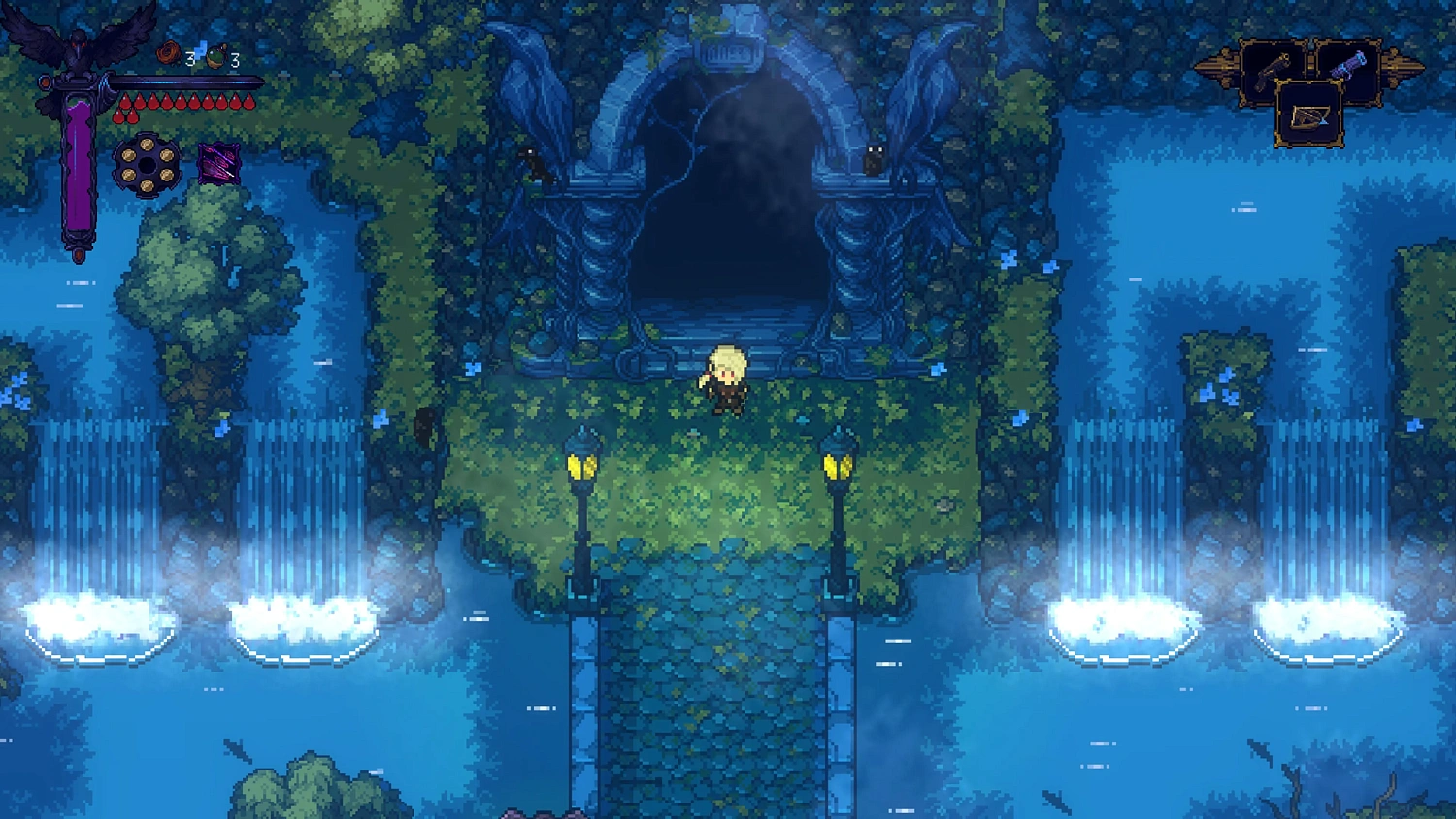Click the player character near the entrance
This screenshot has width=1456, height=819.
(726, 378)
